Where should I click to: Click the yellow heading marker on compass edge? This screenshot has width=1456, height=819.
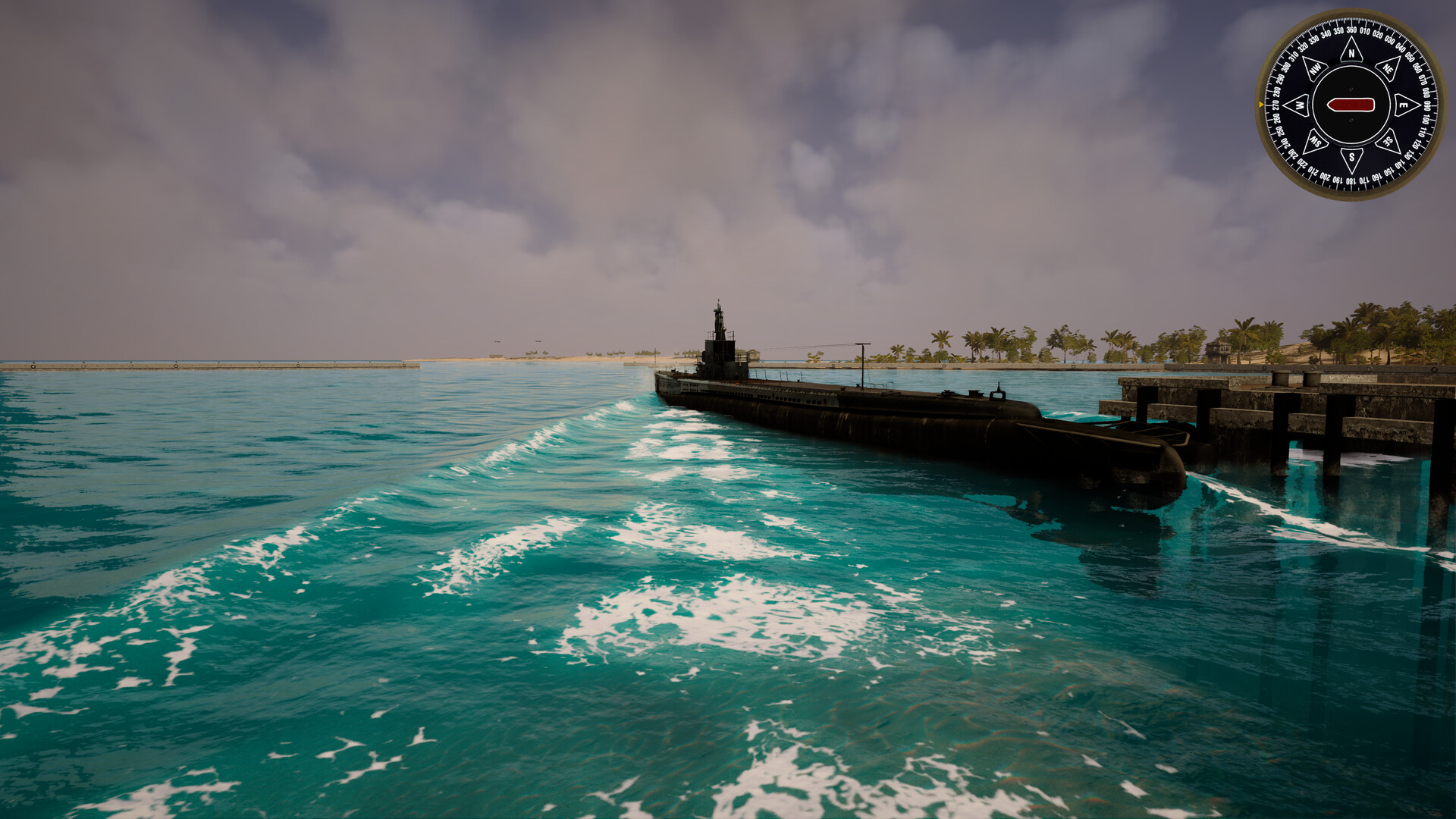point(1261,103)
